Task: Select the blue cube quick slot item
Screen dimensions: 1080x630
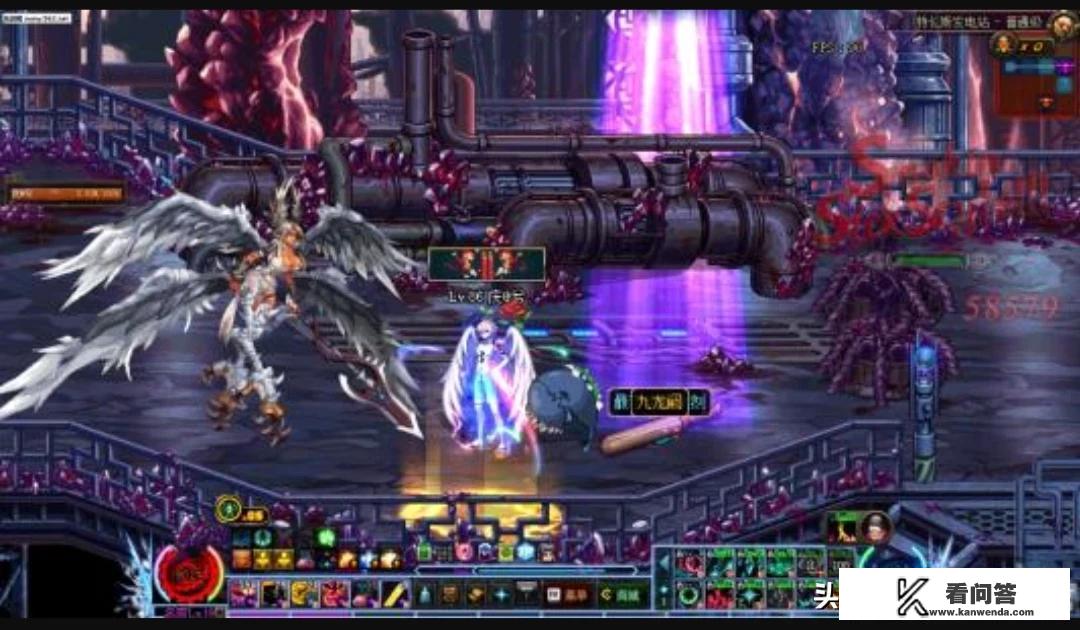Action: tap(526, 551)
